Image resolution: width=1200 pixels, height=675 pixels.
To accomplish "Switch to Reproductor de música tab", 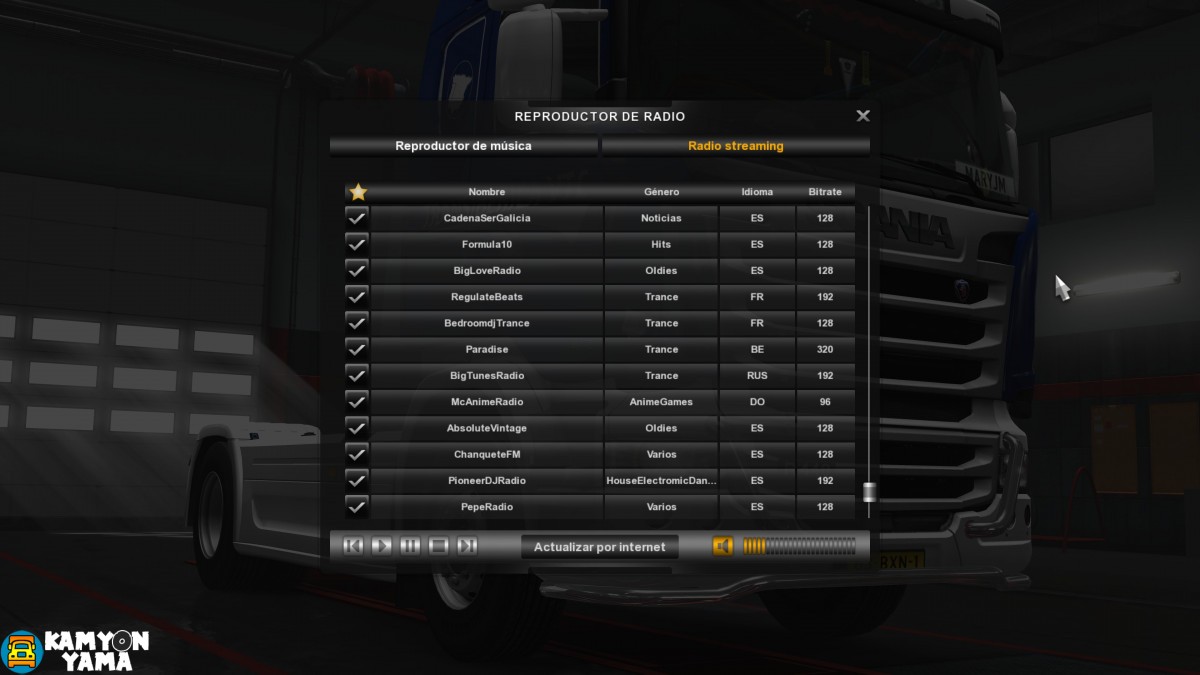I will pyautogui.click(x=464, y=146).
